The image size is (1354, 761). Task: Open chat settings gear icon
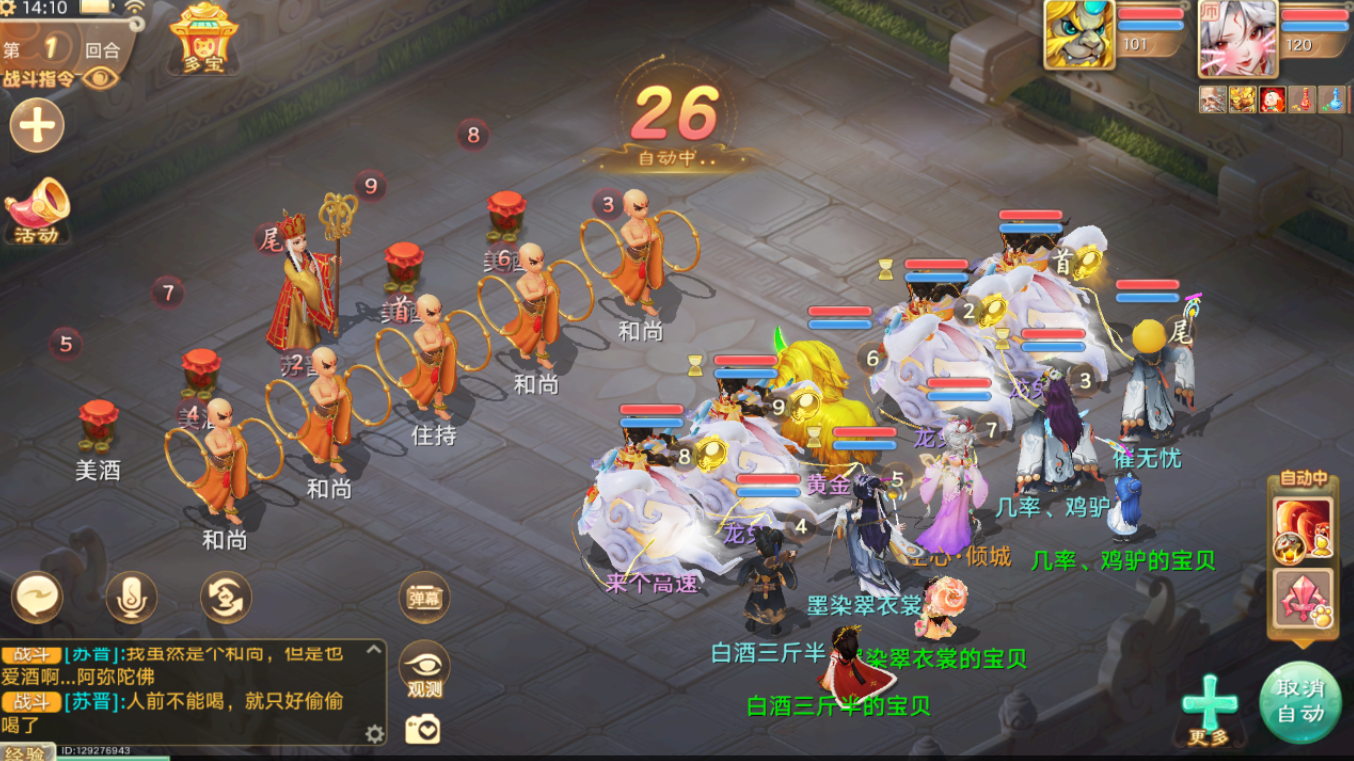point(375,734)
